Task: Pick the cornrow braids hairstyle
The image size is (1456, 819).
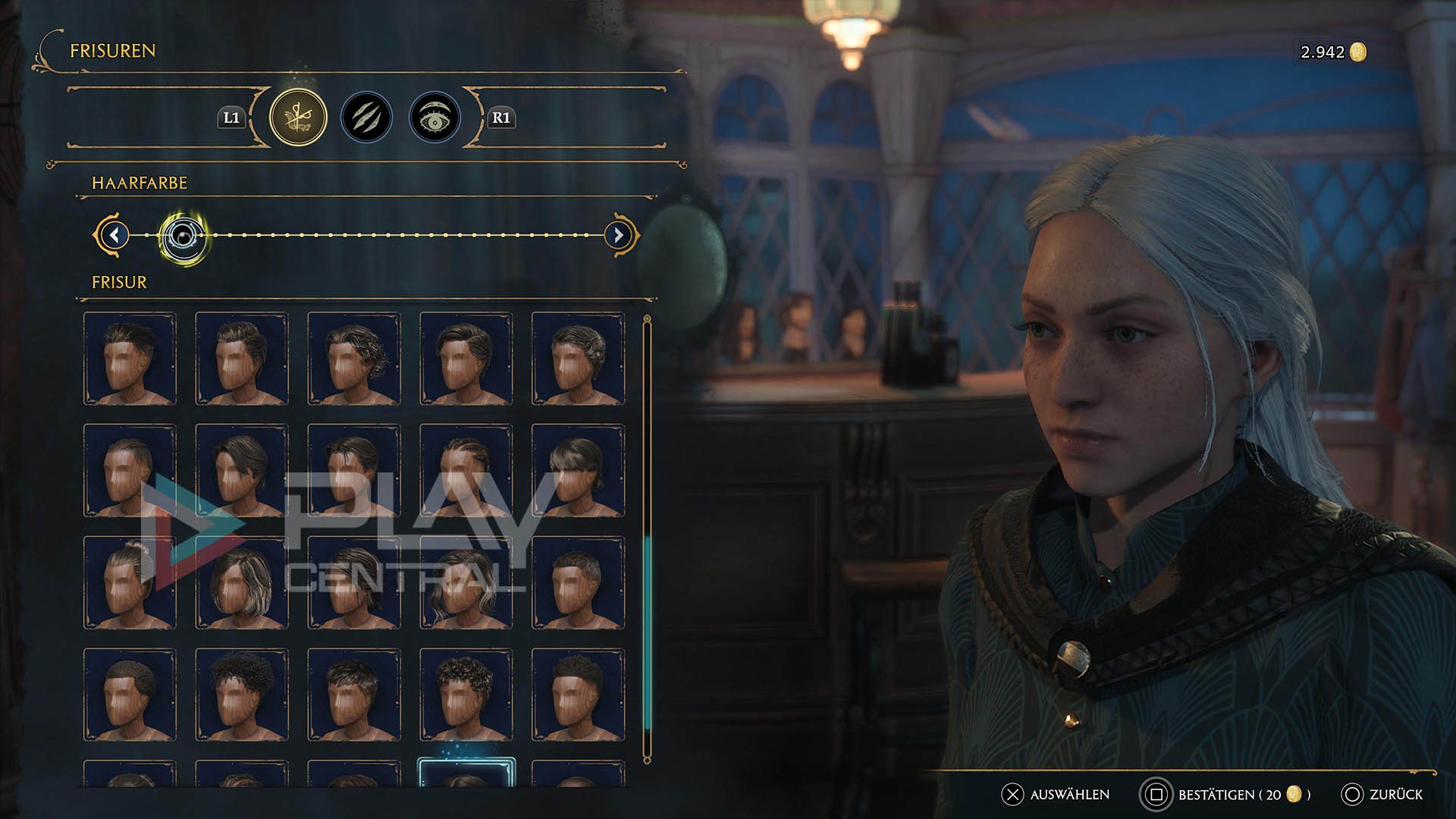Action: [x=466, y=470]
